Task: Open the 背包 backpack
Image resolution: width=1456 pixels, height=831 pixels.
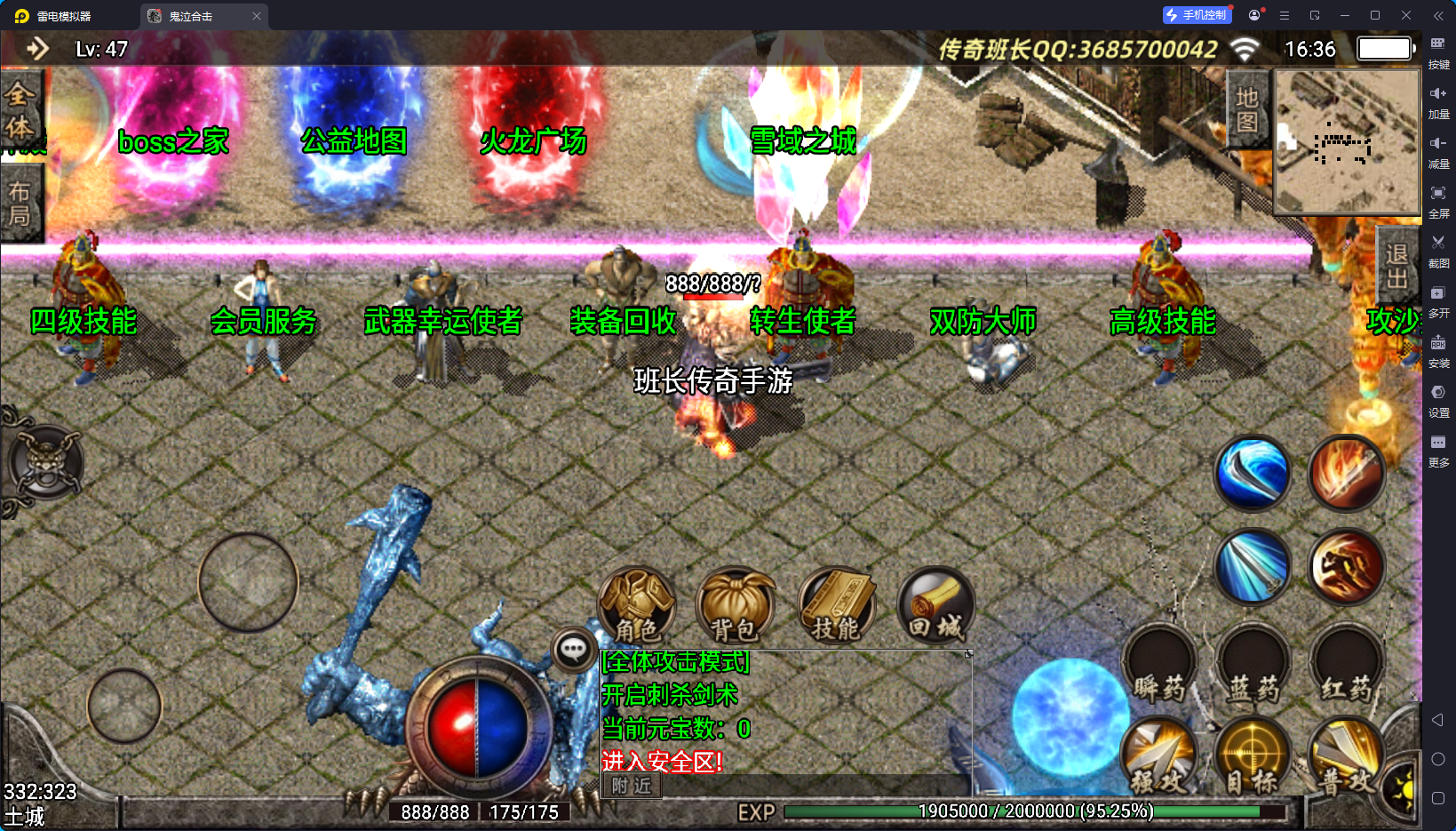Action: [735, 606]
